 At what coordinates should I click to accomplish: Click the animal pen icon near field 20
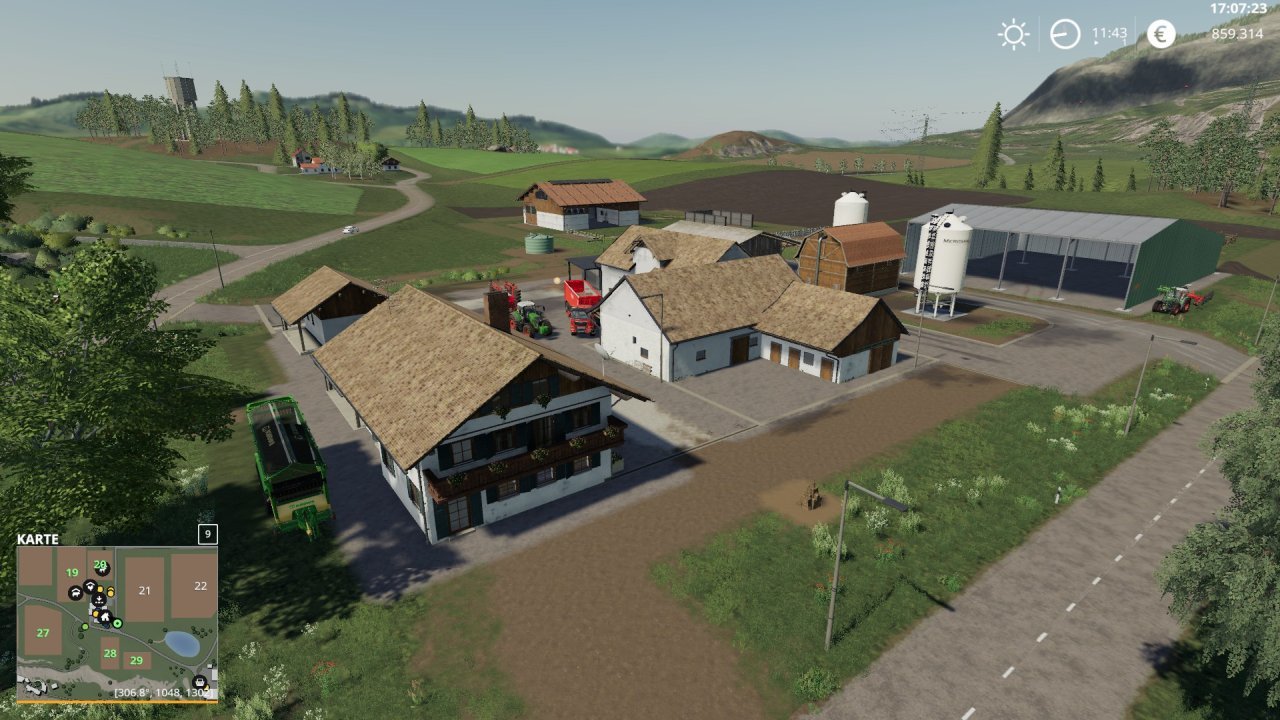102,569
